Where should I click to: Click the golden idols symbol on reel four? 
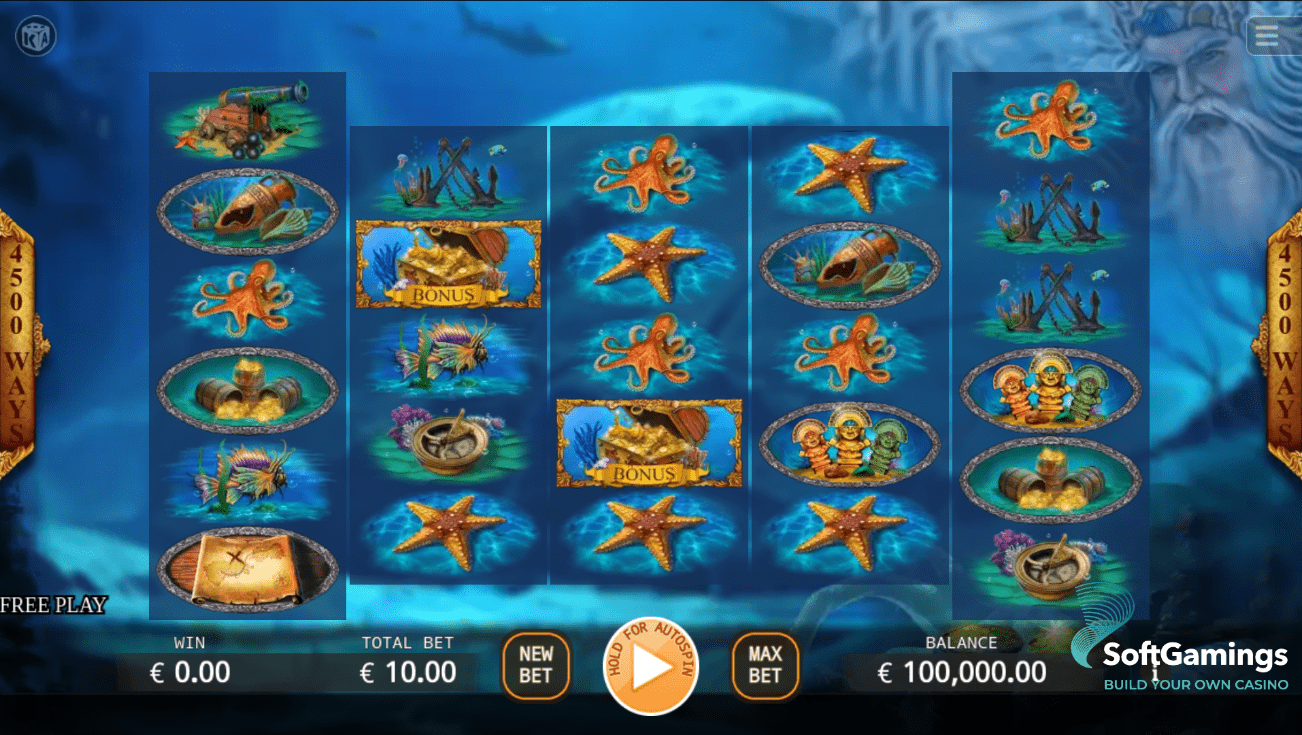tap(849, 443)
